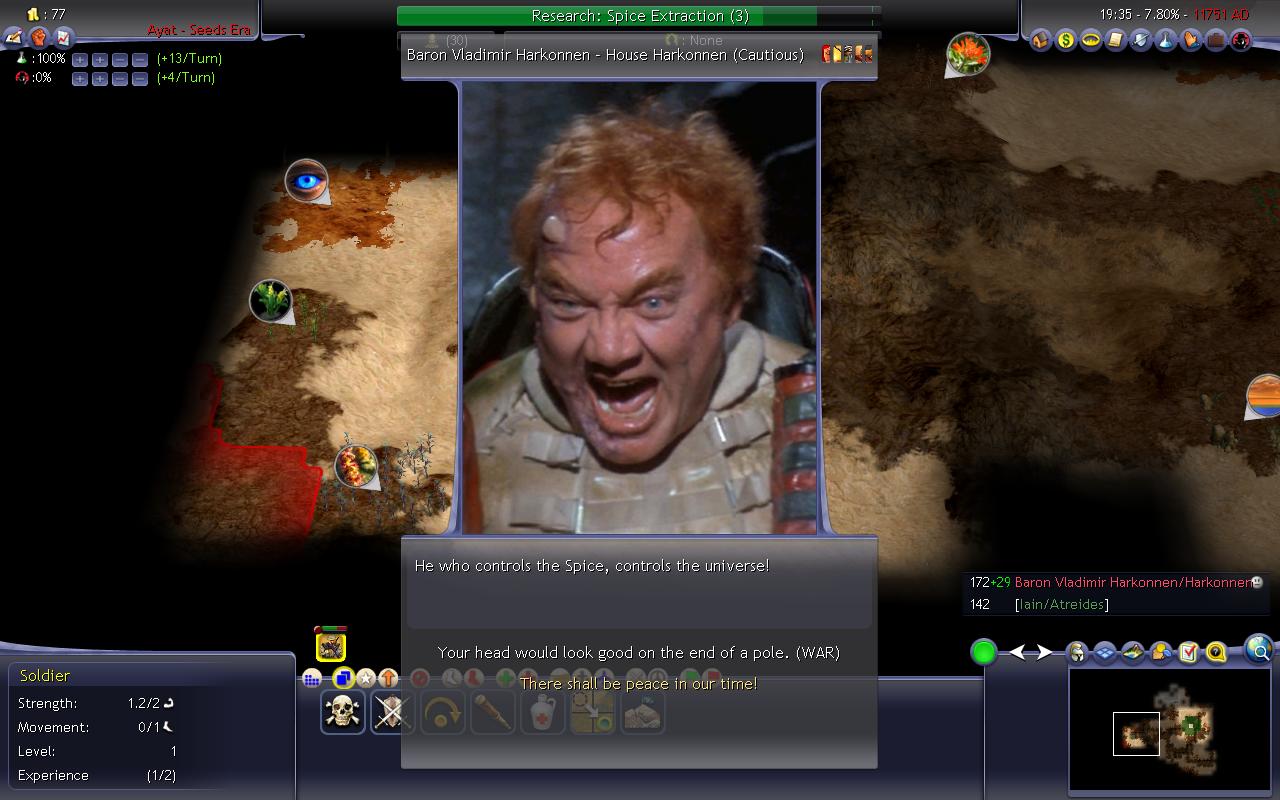Image resolution: width=1280 pixels, height=800 pixels.
Task: Select the skip-turn curved arrow action
Action: [x=443, y=712]
